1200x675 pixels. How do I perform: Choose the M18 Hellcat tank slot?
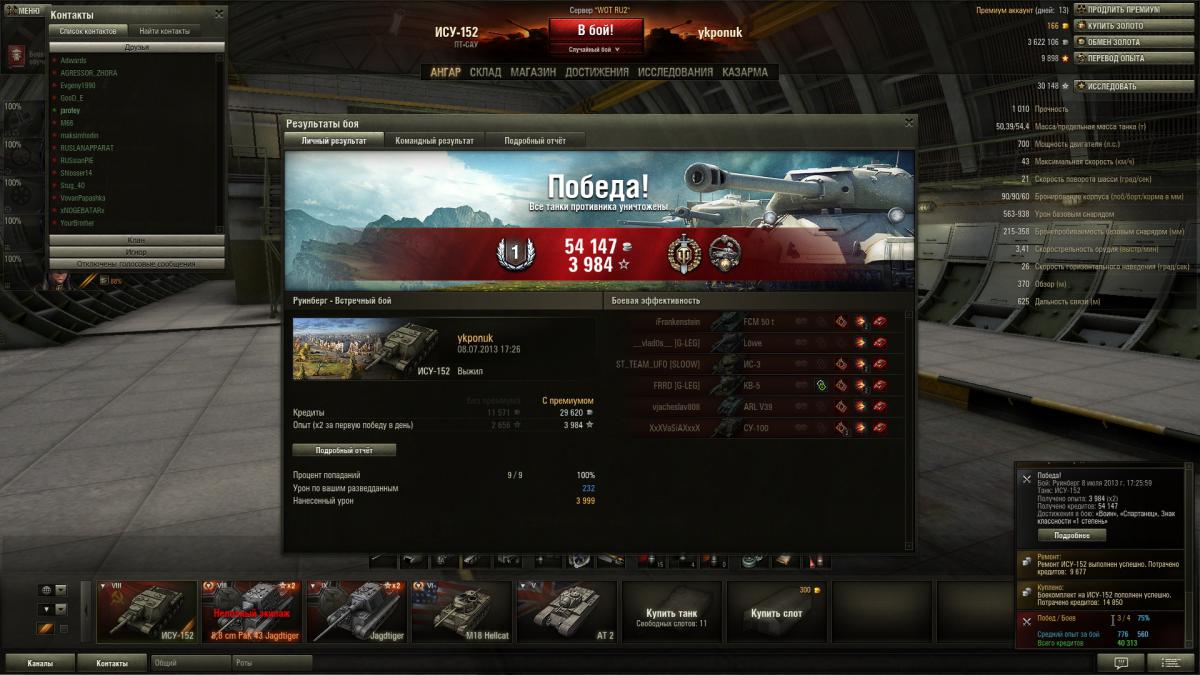pos(459,611)
